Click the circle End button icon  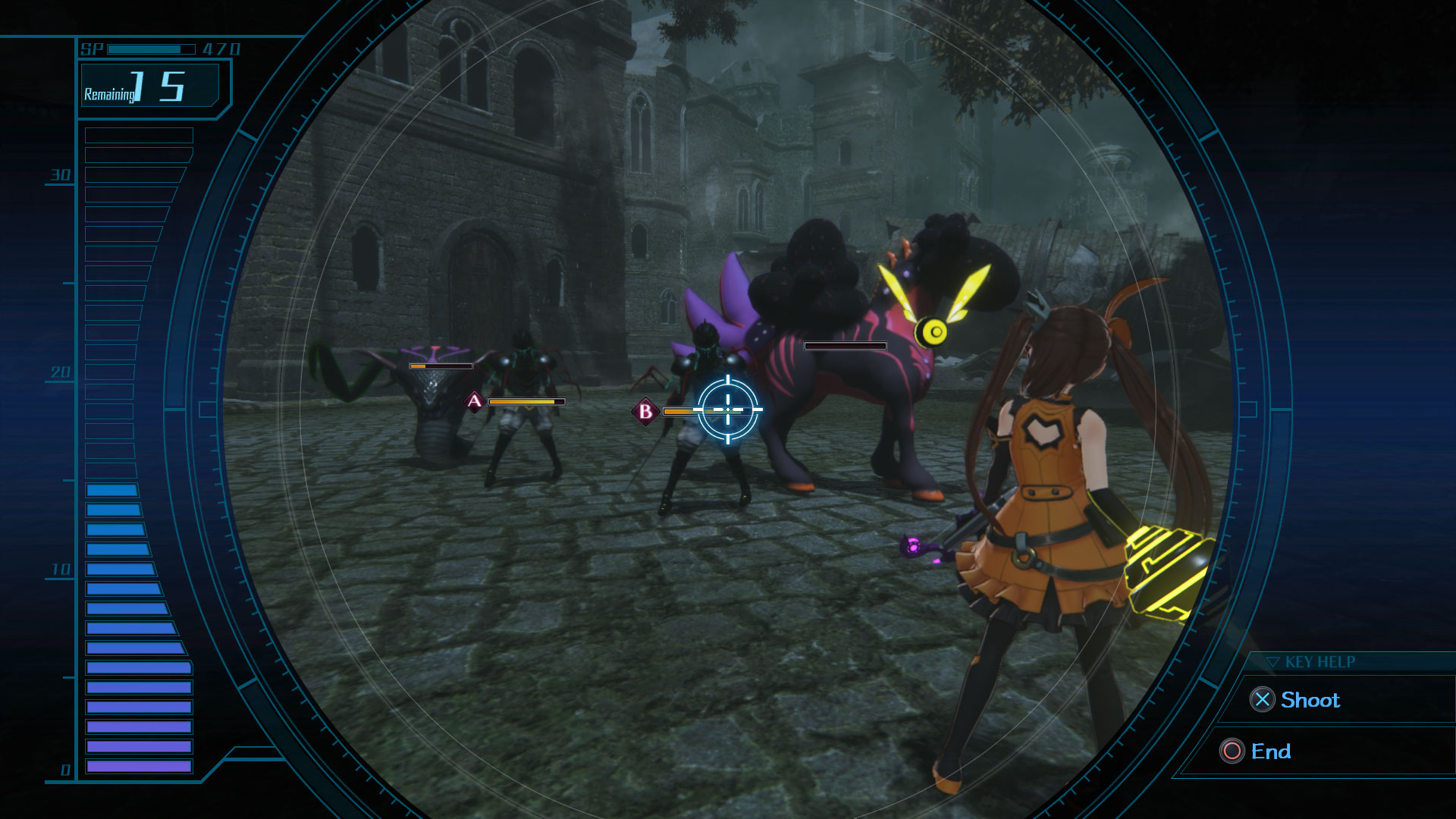click(1234, 752)
